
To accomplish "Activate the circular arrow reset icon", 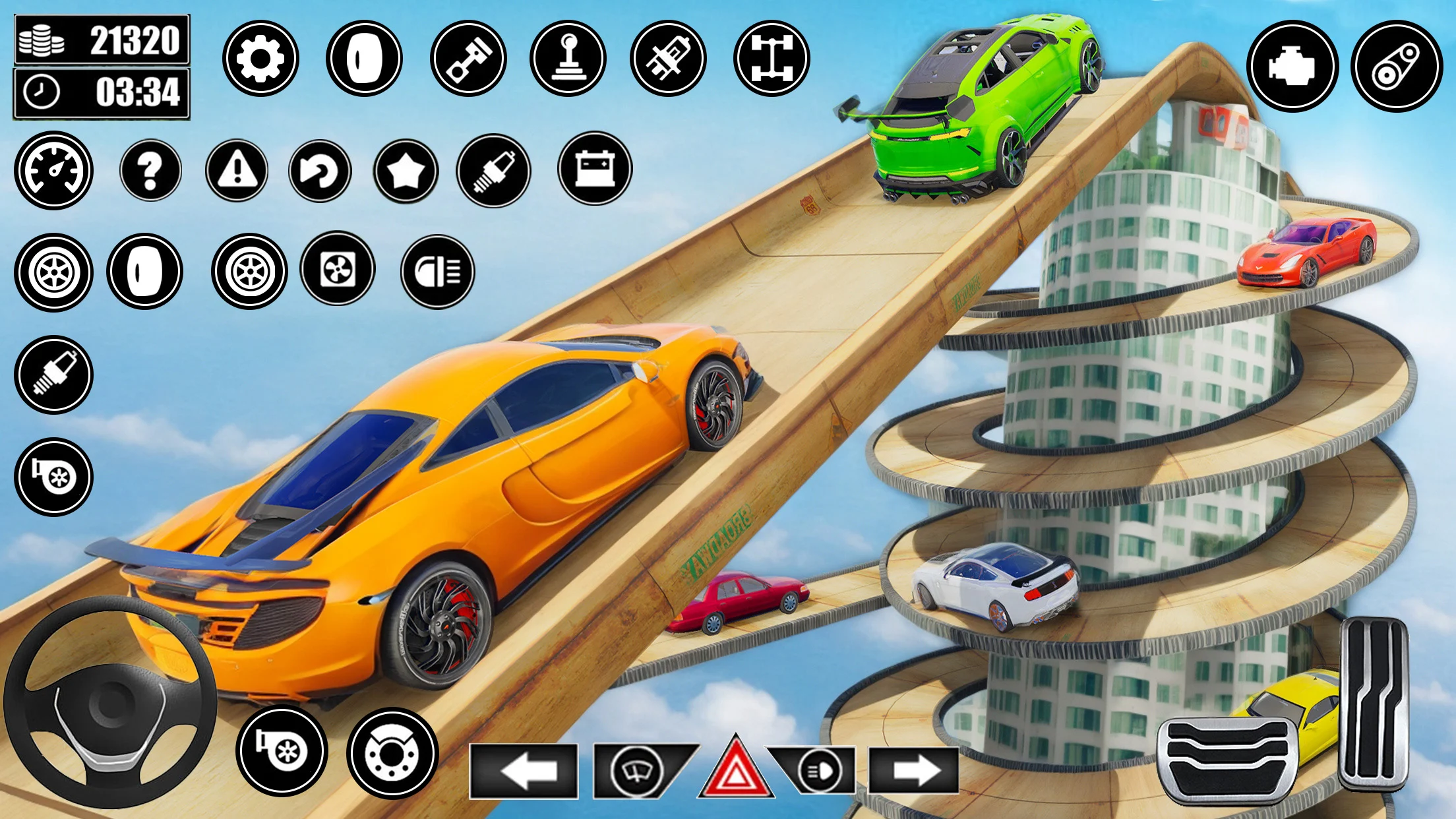I will pos(320,171).
